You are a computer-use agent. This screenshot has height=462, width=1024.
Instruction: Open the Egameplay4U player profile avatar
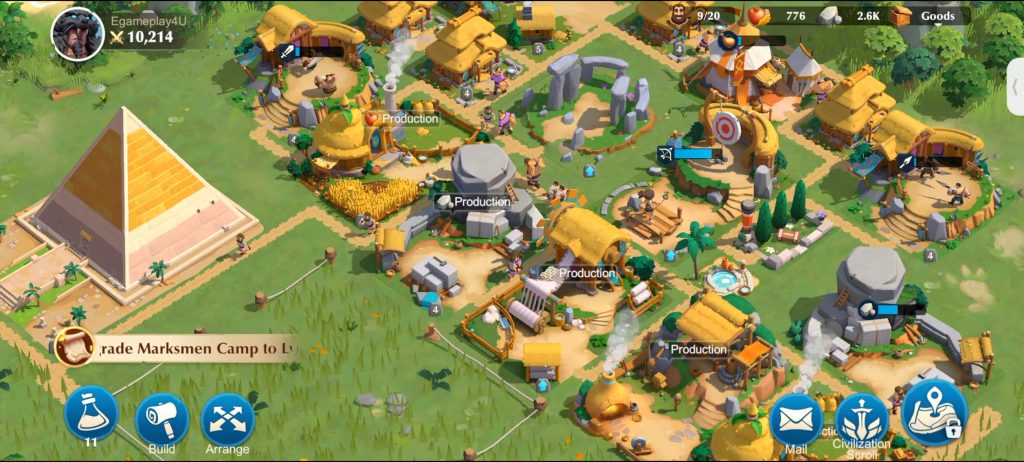coord(77,34)
